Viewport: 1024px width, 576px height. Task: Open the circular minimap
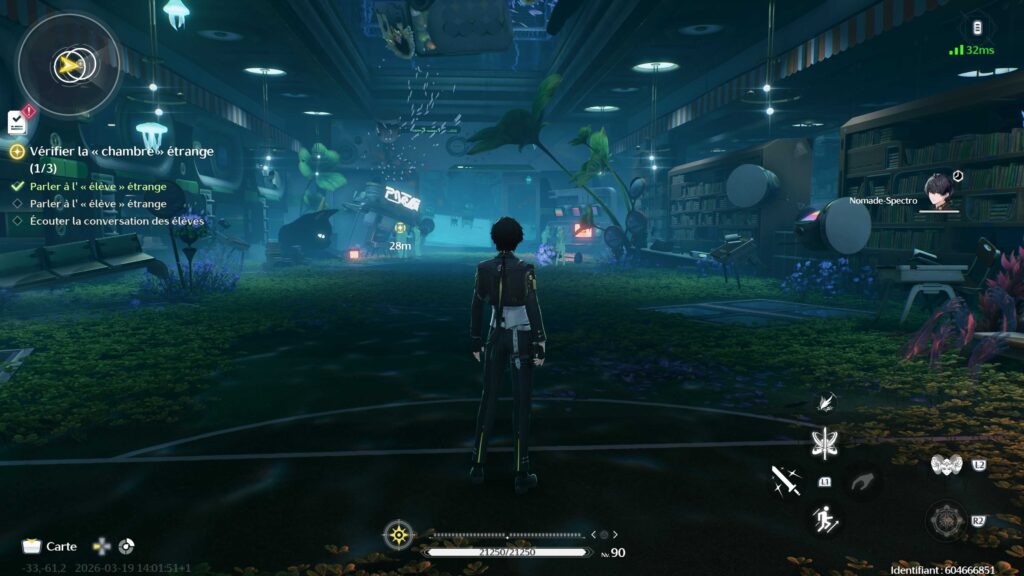click(69, 63)
